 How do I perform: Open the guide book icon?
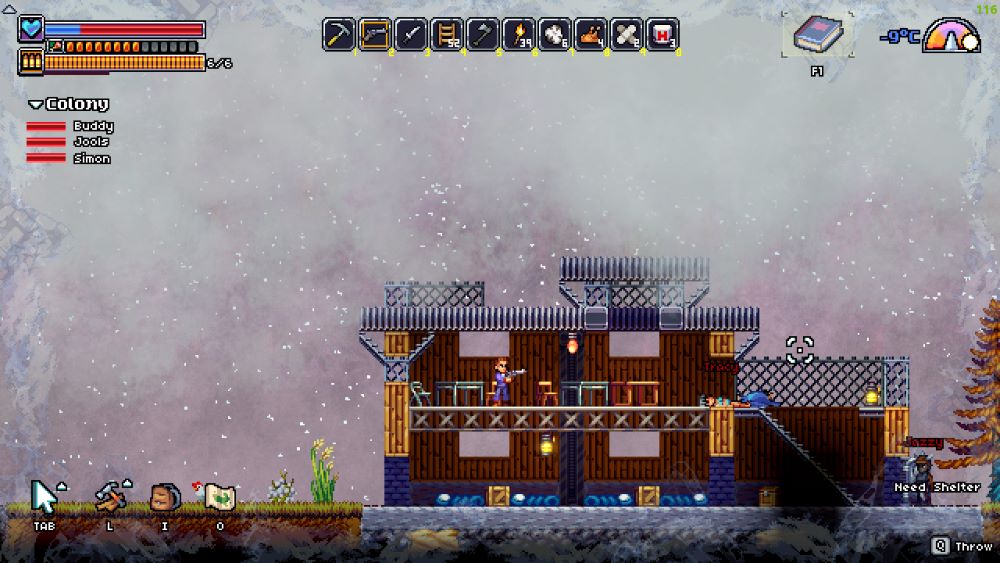coord(818,35)
